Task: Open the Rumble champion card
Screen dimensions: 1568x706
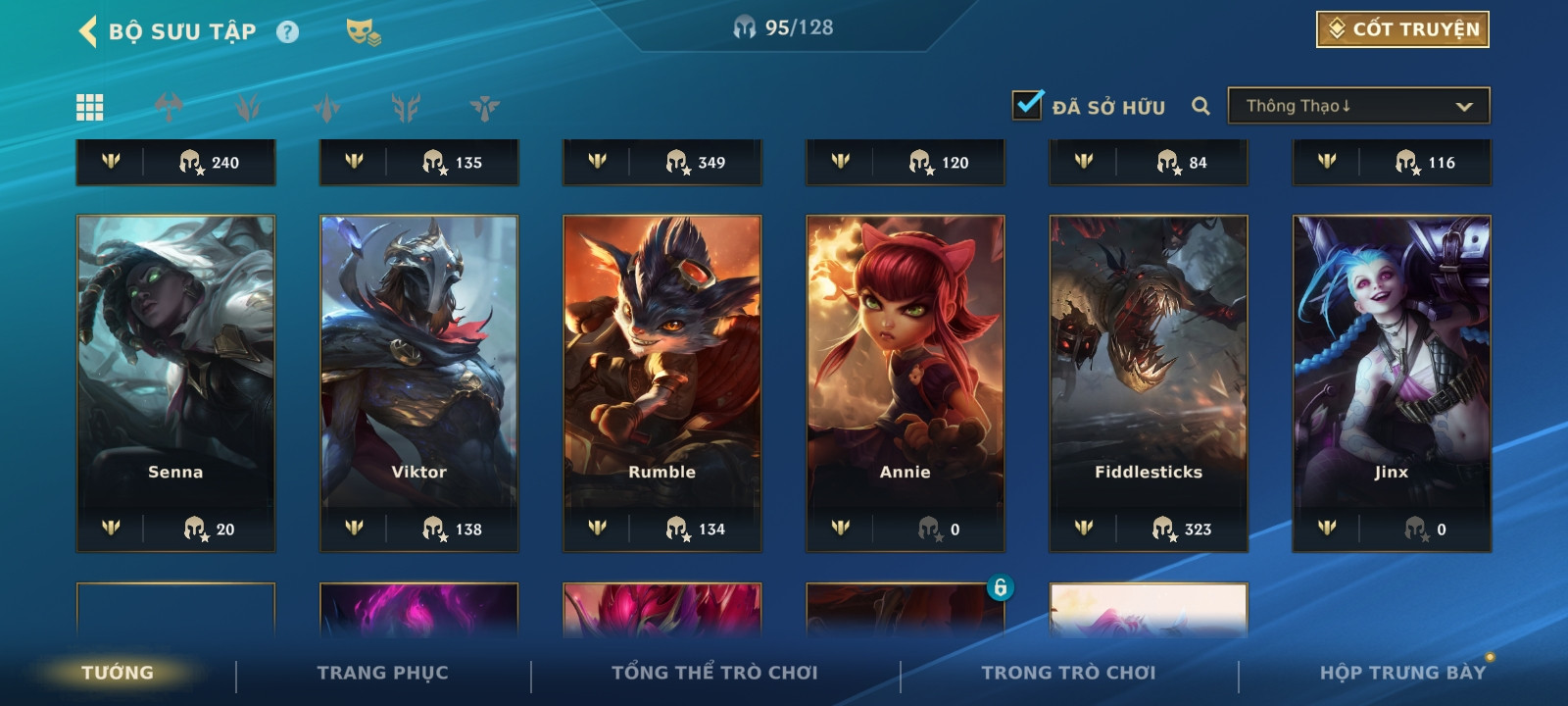Action: click(x=661, y=382)
